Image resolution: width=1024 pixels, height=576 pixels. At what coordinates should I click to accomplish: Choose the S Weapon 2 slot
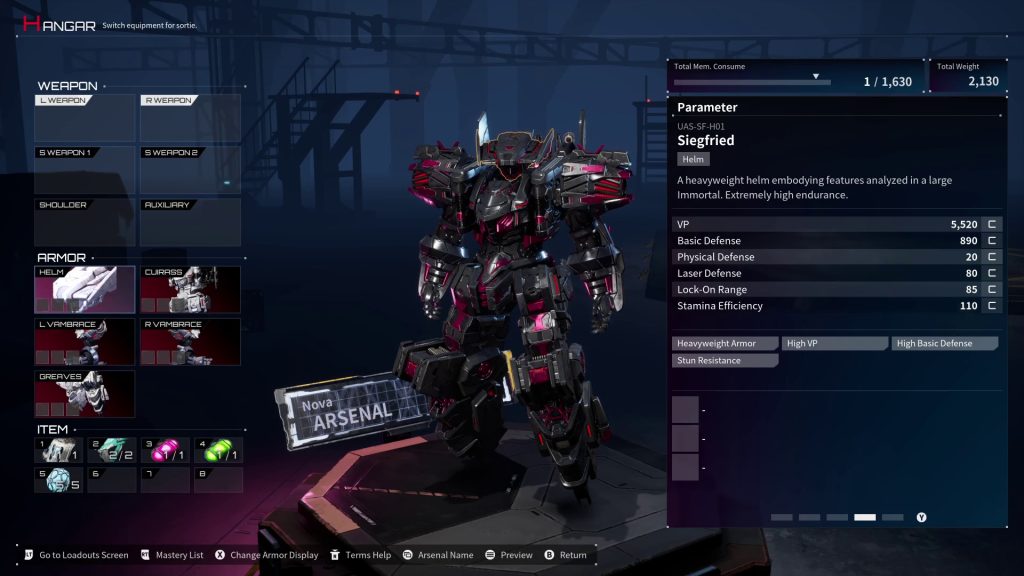pyautogui.click(x=190, y=170)
